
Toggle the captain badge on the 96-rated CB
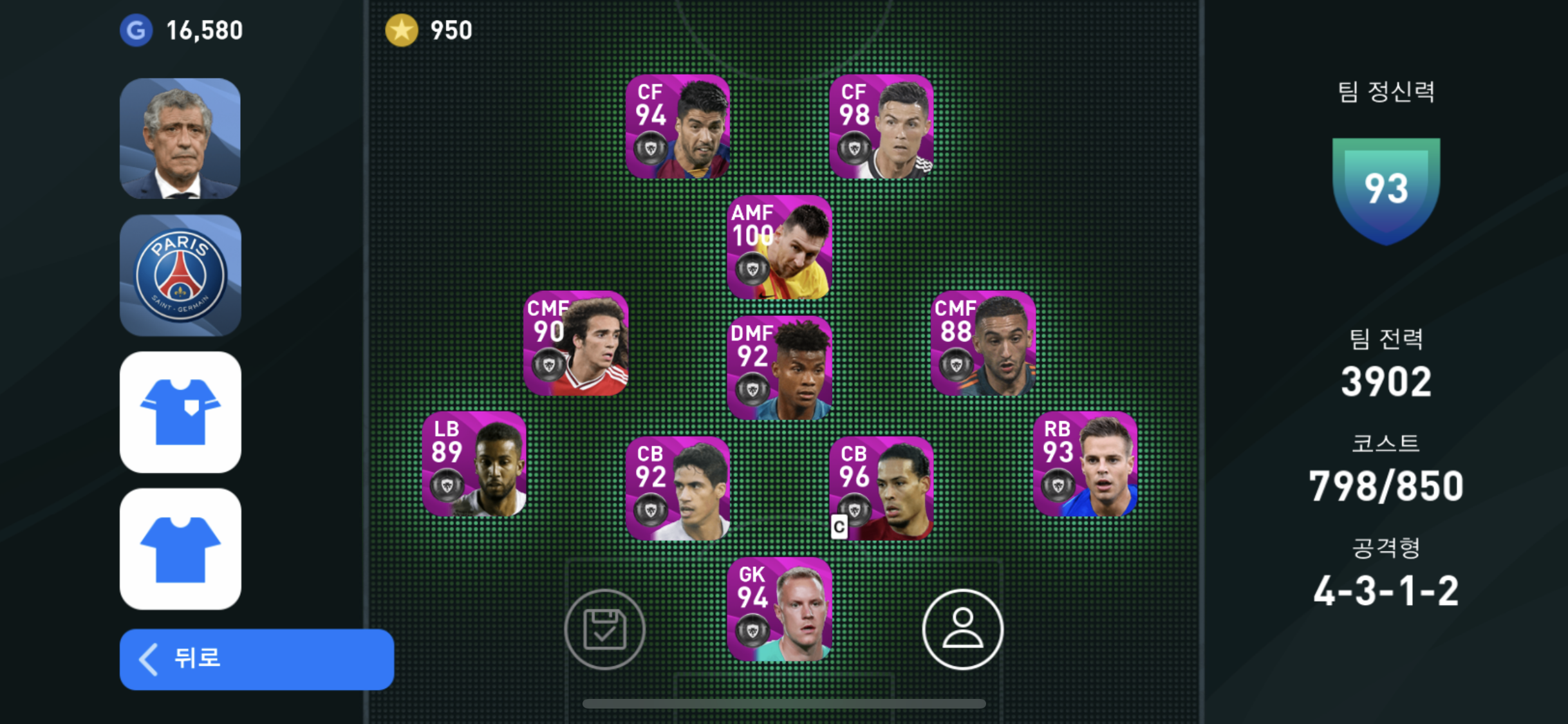(x=840, y=526)
